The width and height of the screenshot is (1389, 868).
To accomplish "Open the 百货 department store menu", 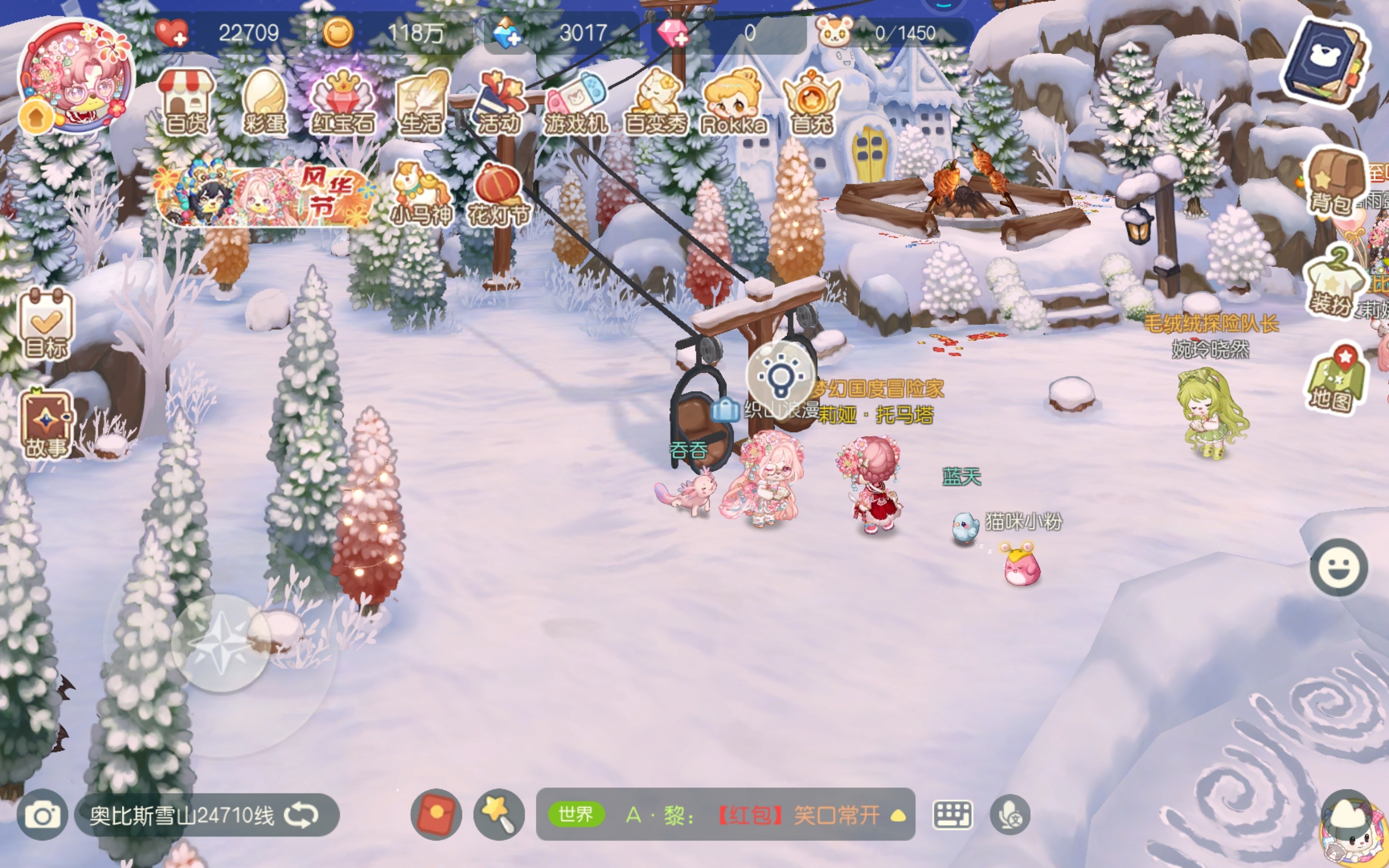I will (186, 102).
